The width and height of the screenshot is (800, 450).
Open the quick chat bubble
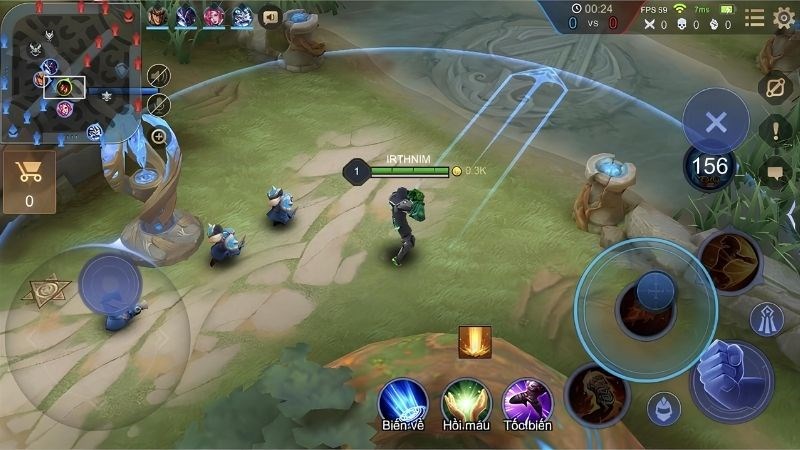(775, 173)
